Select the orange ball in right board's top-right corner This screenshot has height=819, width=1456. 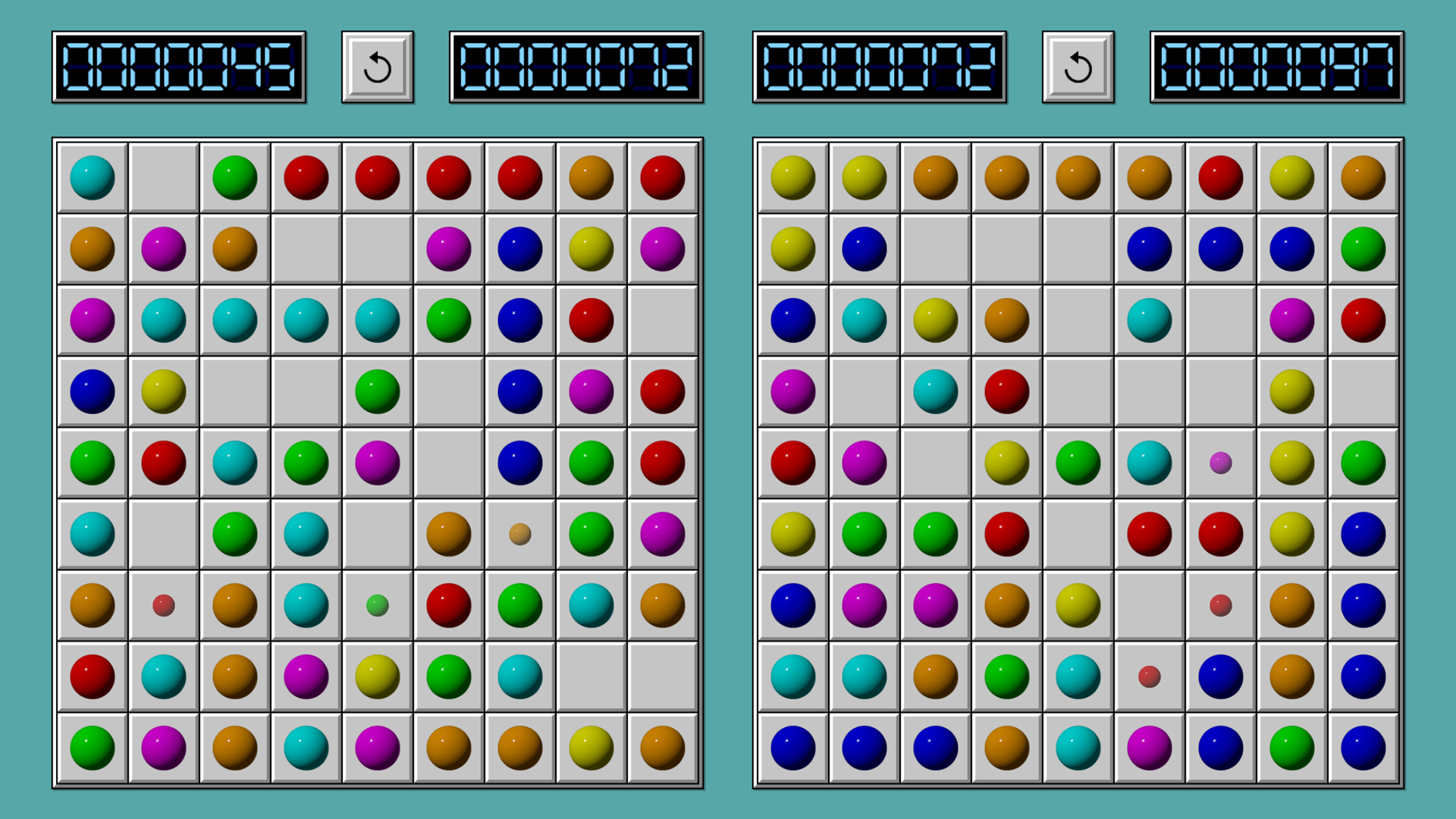(1363, 178)
